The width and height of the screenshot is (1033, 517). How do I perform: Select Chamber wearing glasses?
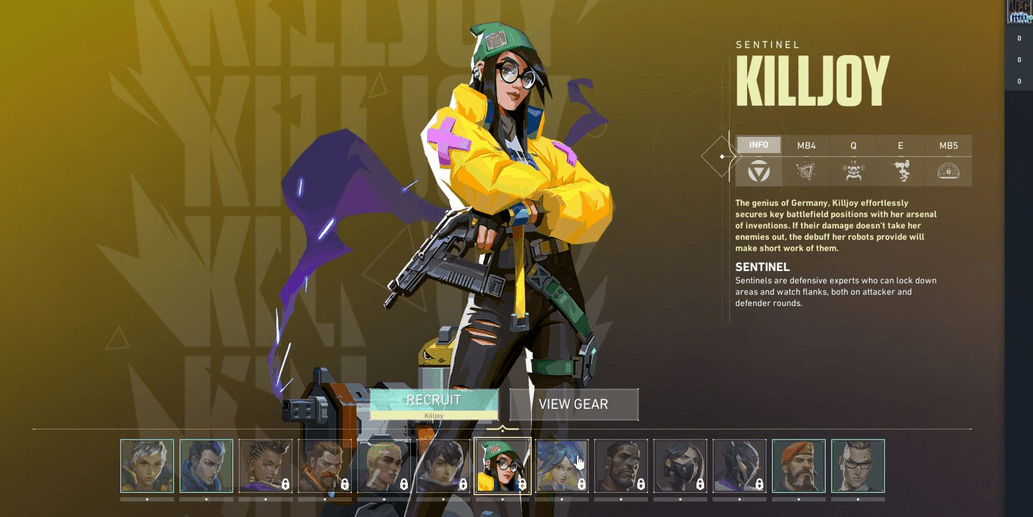point(857,466)
